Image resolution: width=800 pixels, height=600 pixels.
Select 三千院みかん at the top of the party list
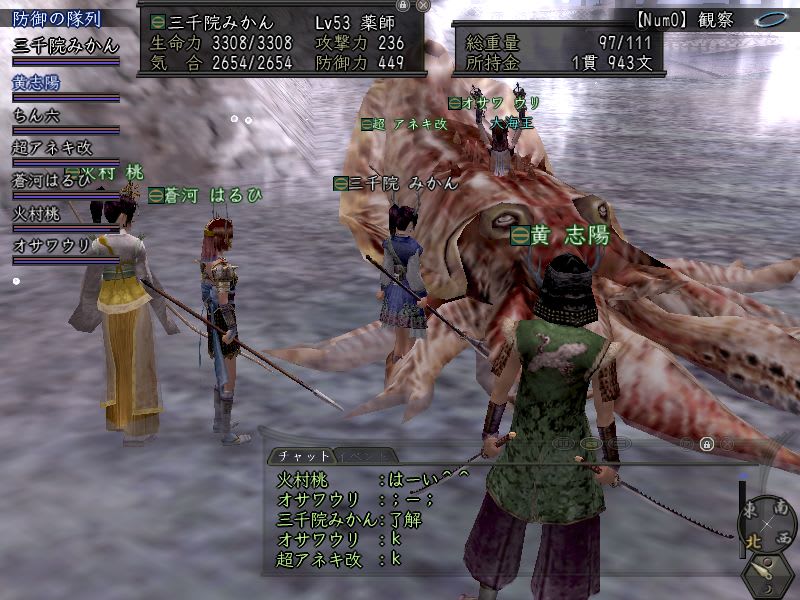(x=65, y=45)
